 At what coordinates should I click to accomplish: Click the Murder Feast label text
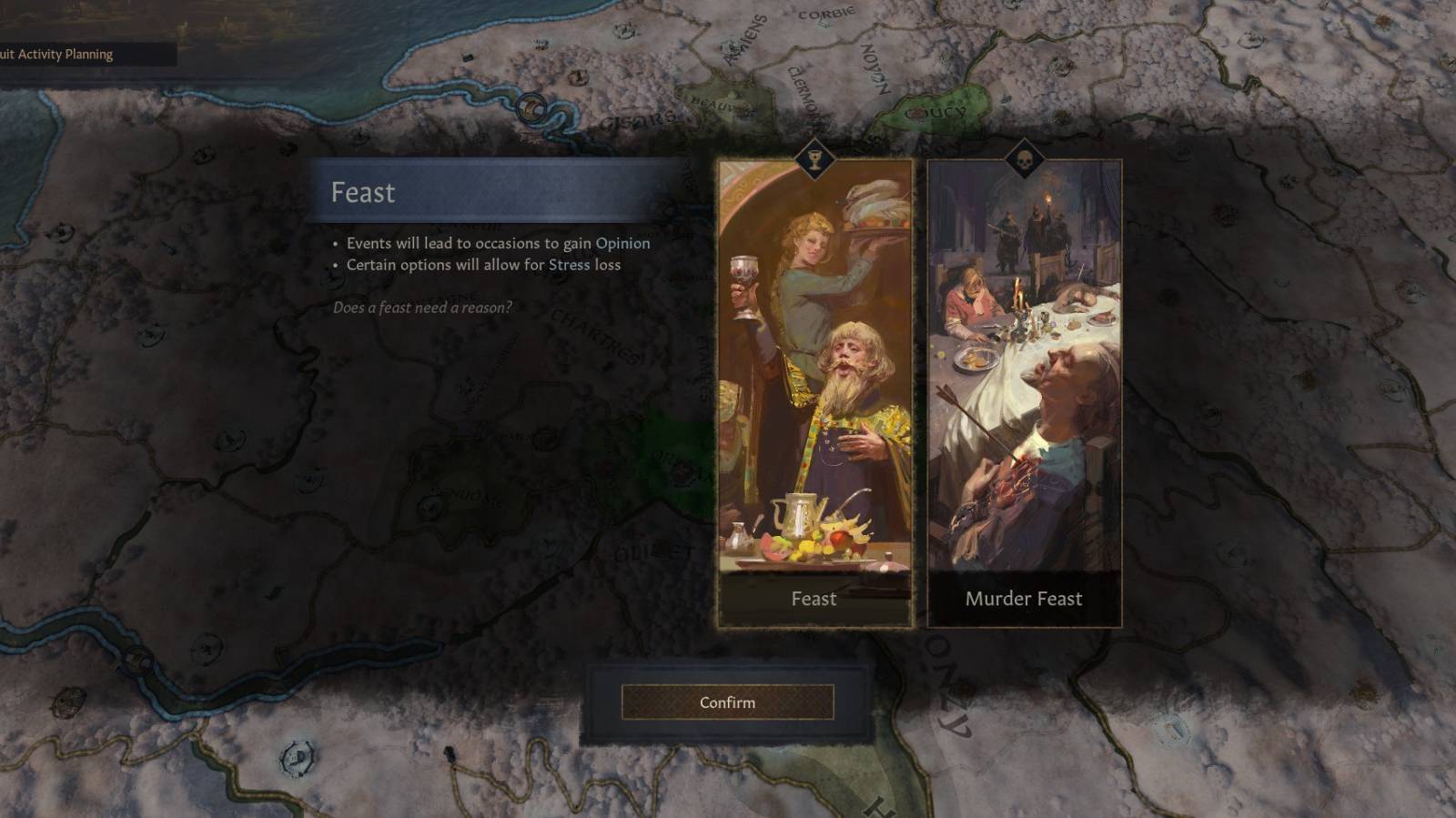click(x=1023, y=599)
